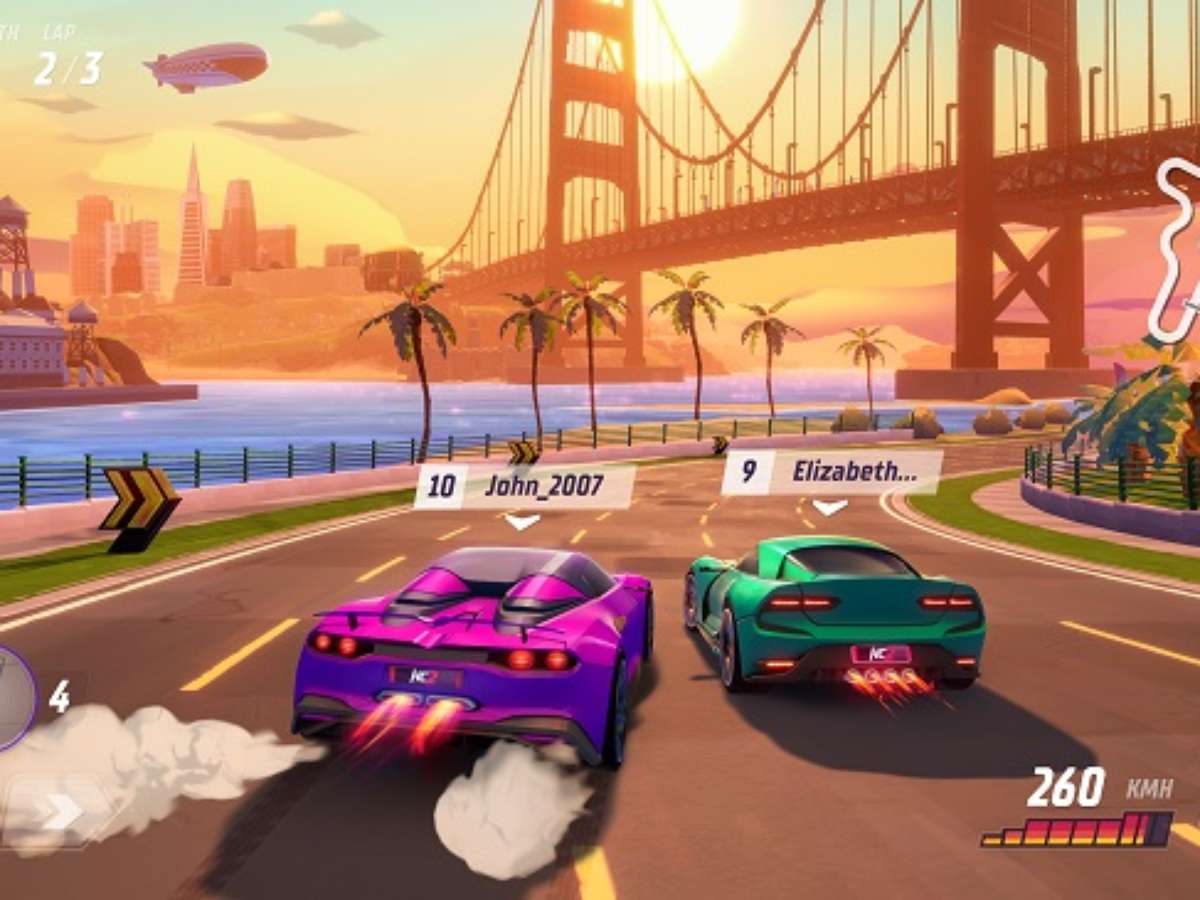Activate the double-chevron boost button
Screen dimensions: 1200x900
point(58,812)
